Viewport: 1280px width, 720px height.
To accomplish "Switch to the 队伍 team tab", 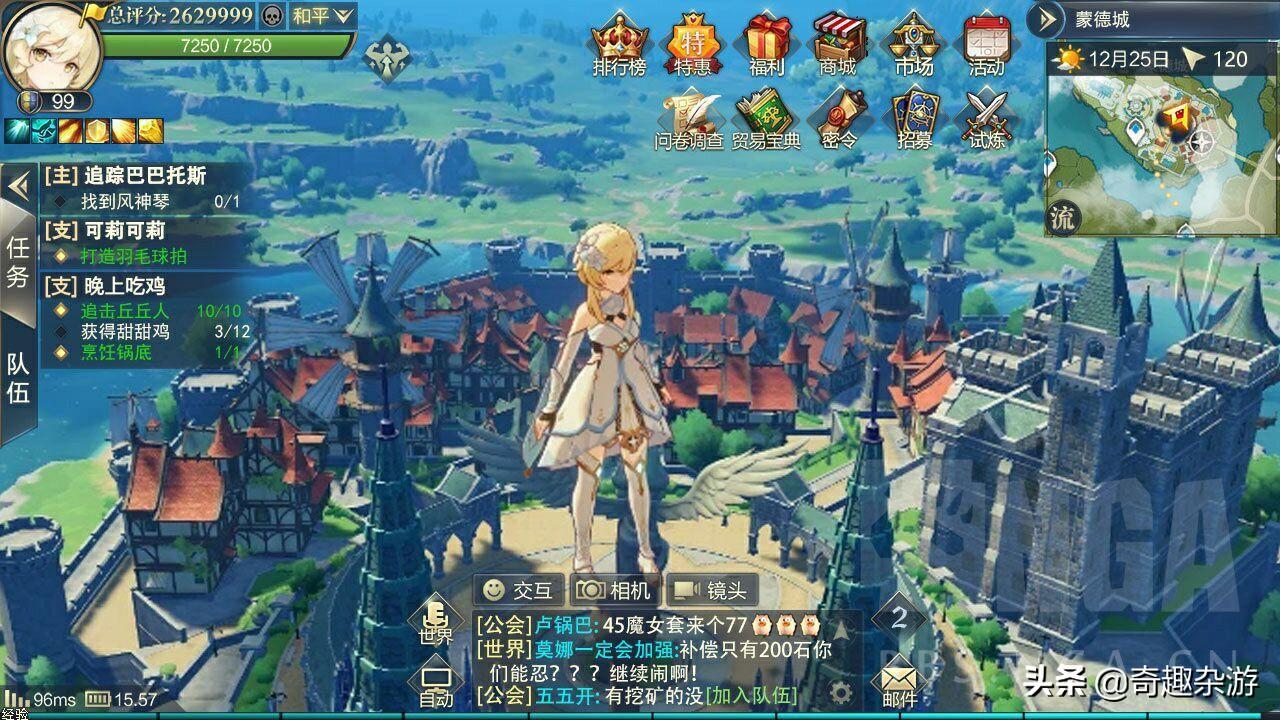I will pos(18,378).
